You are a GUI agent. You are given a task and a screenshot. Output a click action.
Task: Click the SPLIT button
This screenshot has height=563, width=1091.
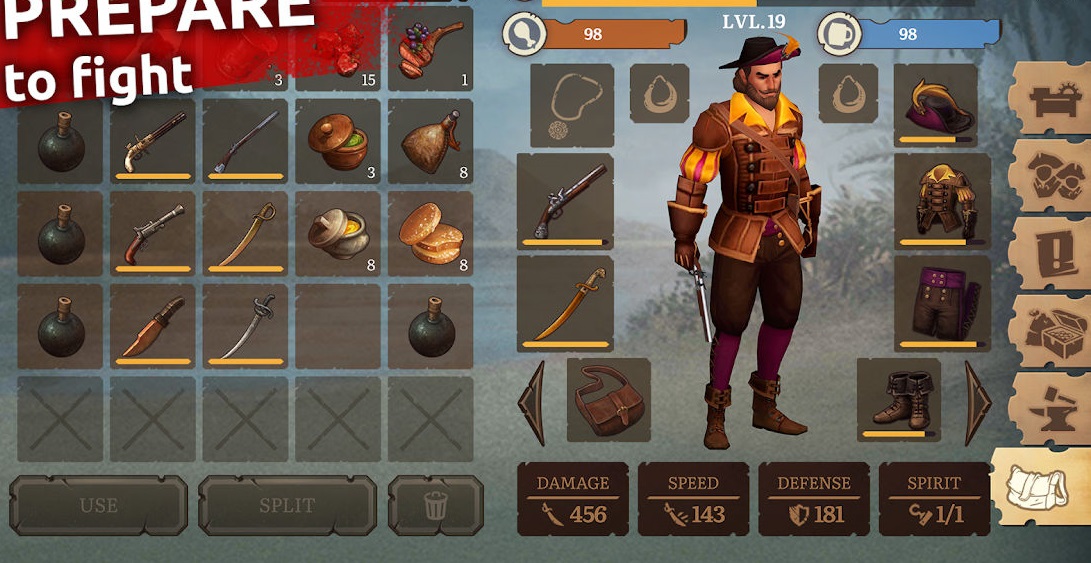pyautogui.click(x=287, y=505)
